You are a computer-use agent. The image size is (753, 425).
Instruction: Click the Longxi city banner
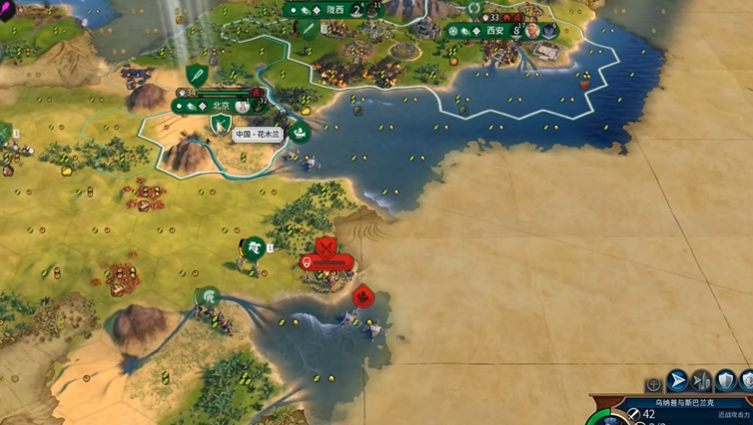click(x=333, y=10)
